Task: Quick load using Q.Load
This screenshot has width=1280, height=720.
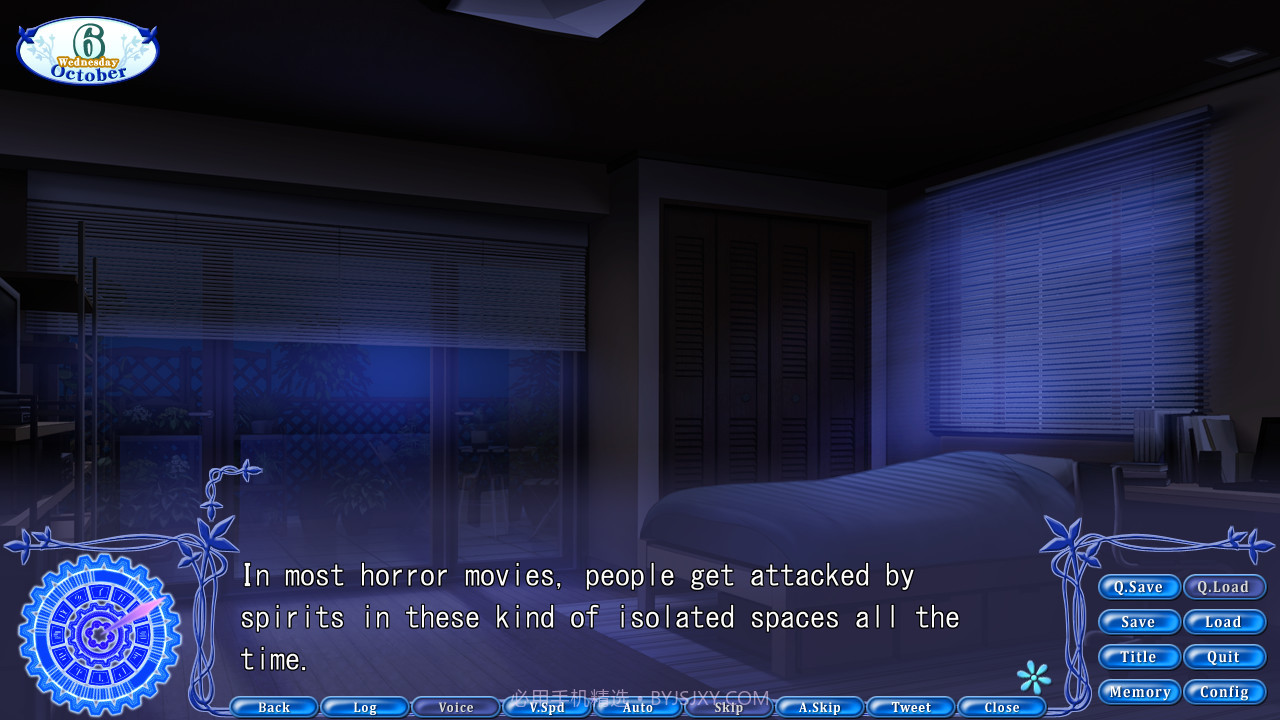Action: pos(1225,587)
